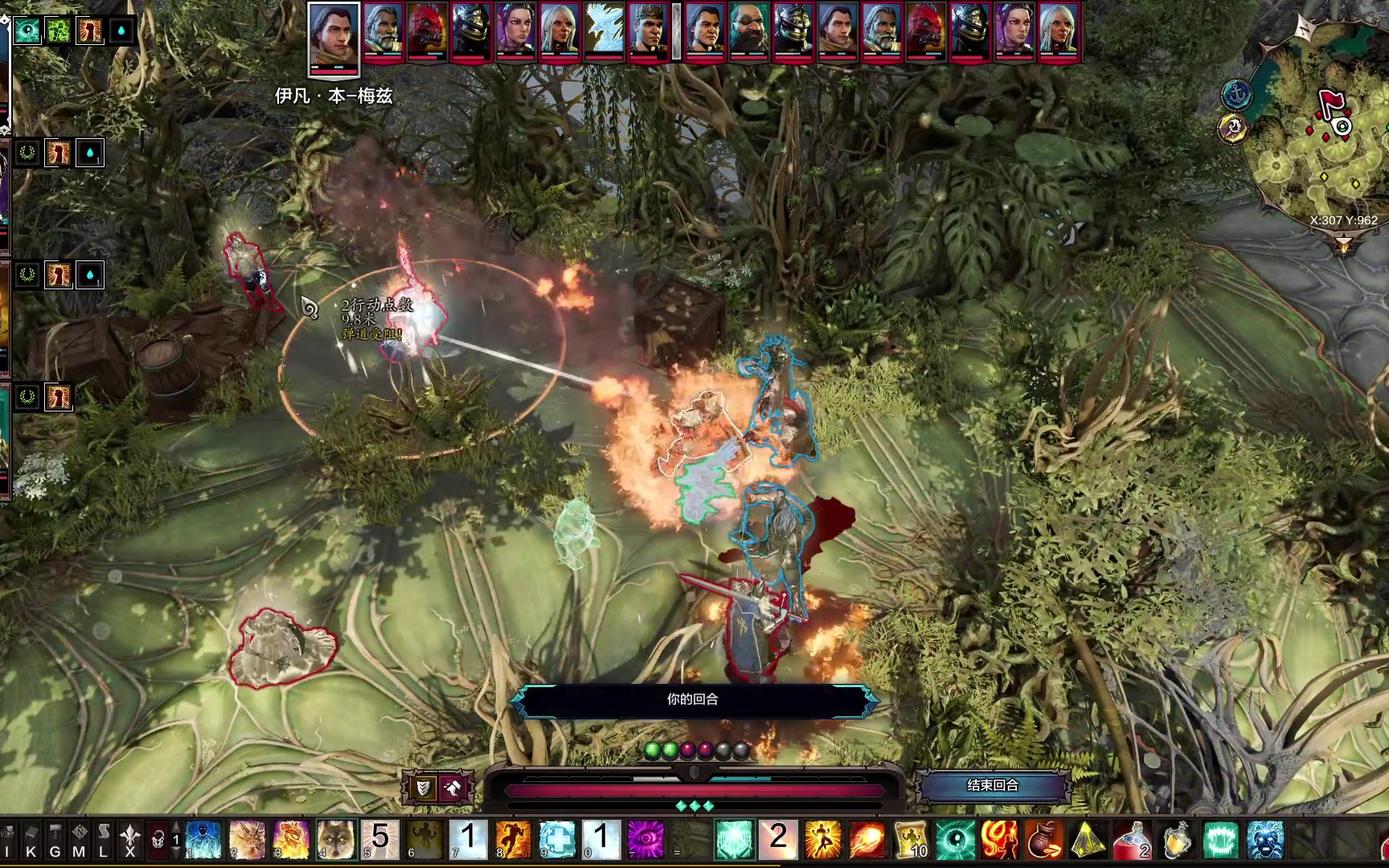Viewport: 1389px width, 868px height.
Task: Select the ice phoenix portrait in turn order
Action: (x=604, y=31)
